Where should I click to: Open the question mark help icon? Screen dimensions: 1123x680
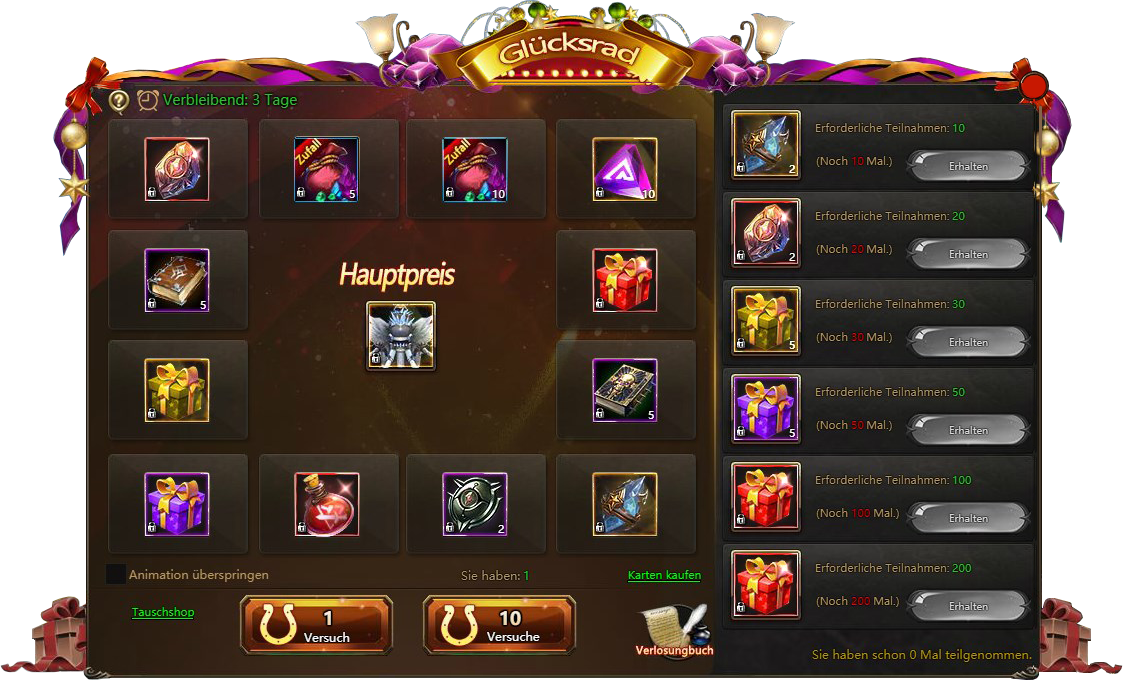pos(119,100)
